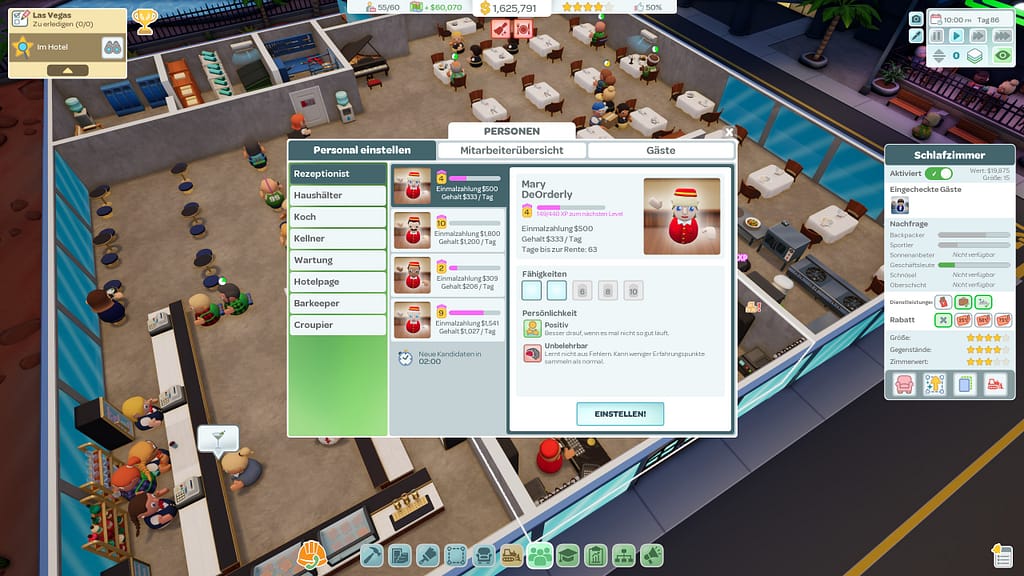Select the Kellner staff category
Screen dimensions: 1024x576
[x=337, y=238]
